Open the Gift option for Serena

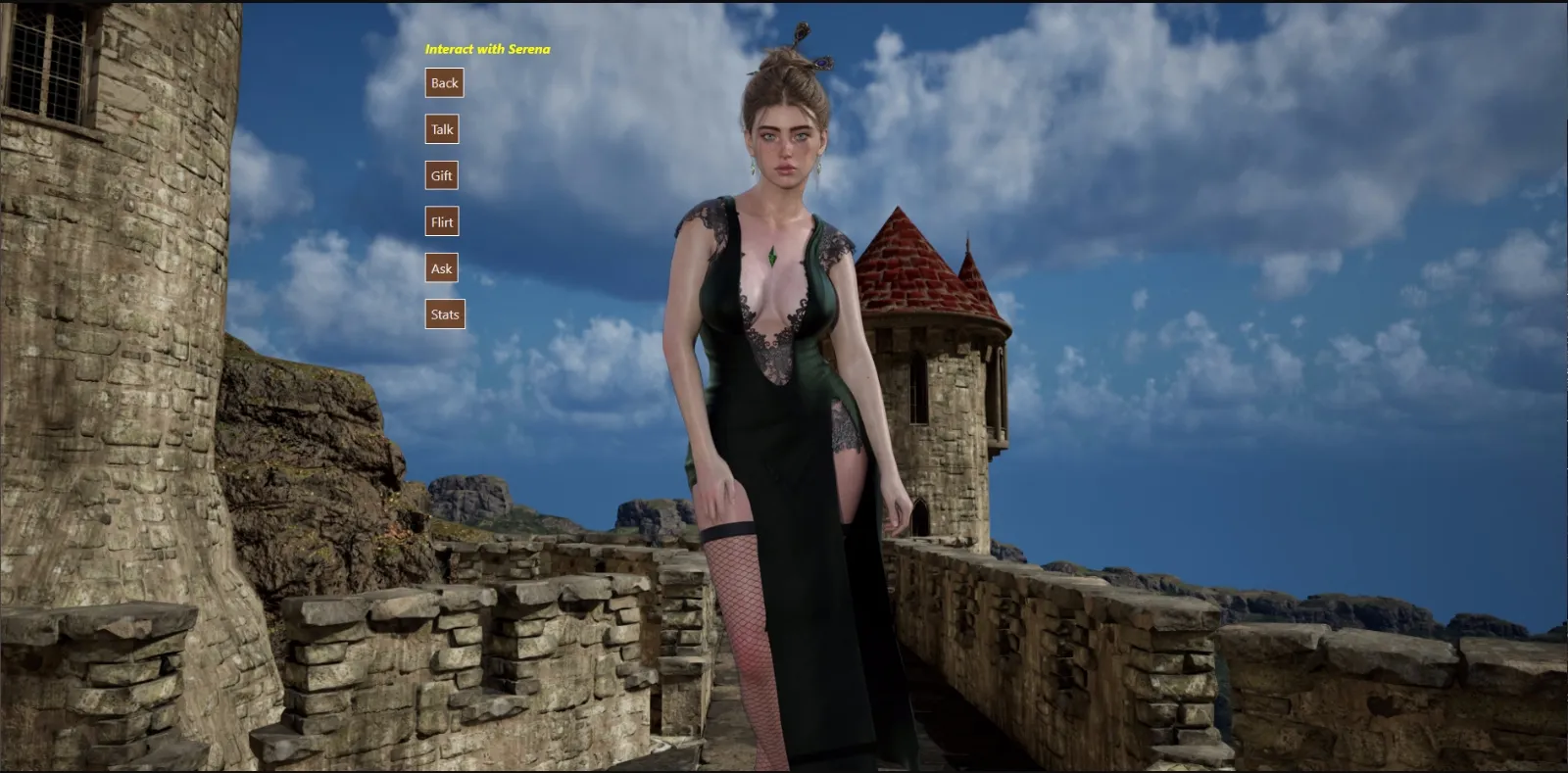[x=440, y=175]
